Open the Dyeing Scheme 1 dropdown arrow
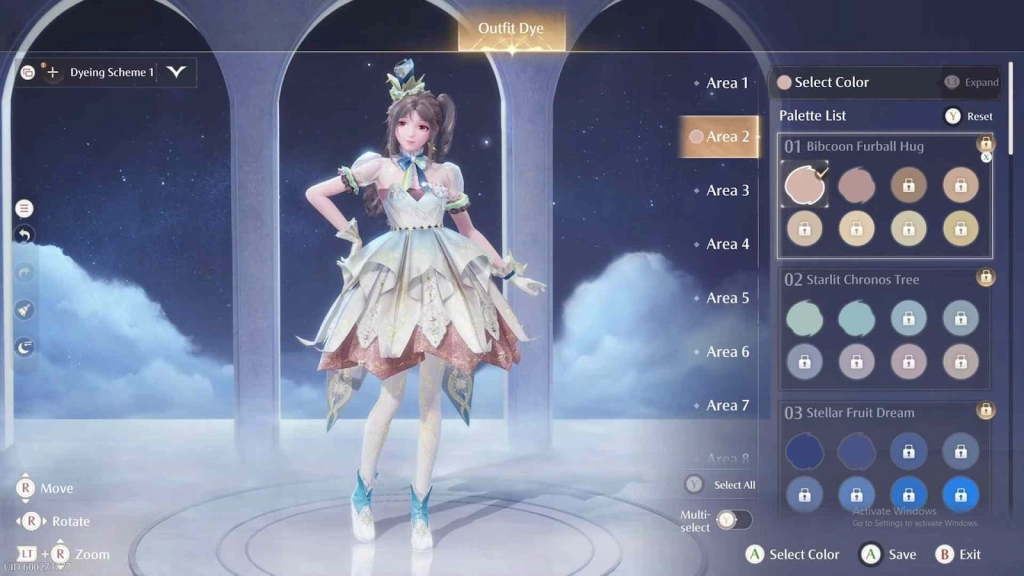Image resolution: width=1024 pixels, height=576 pixels. point(177,72)
